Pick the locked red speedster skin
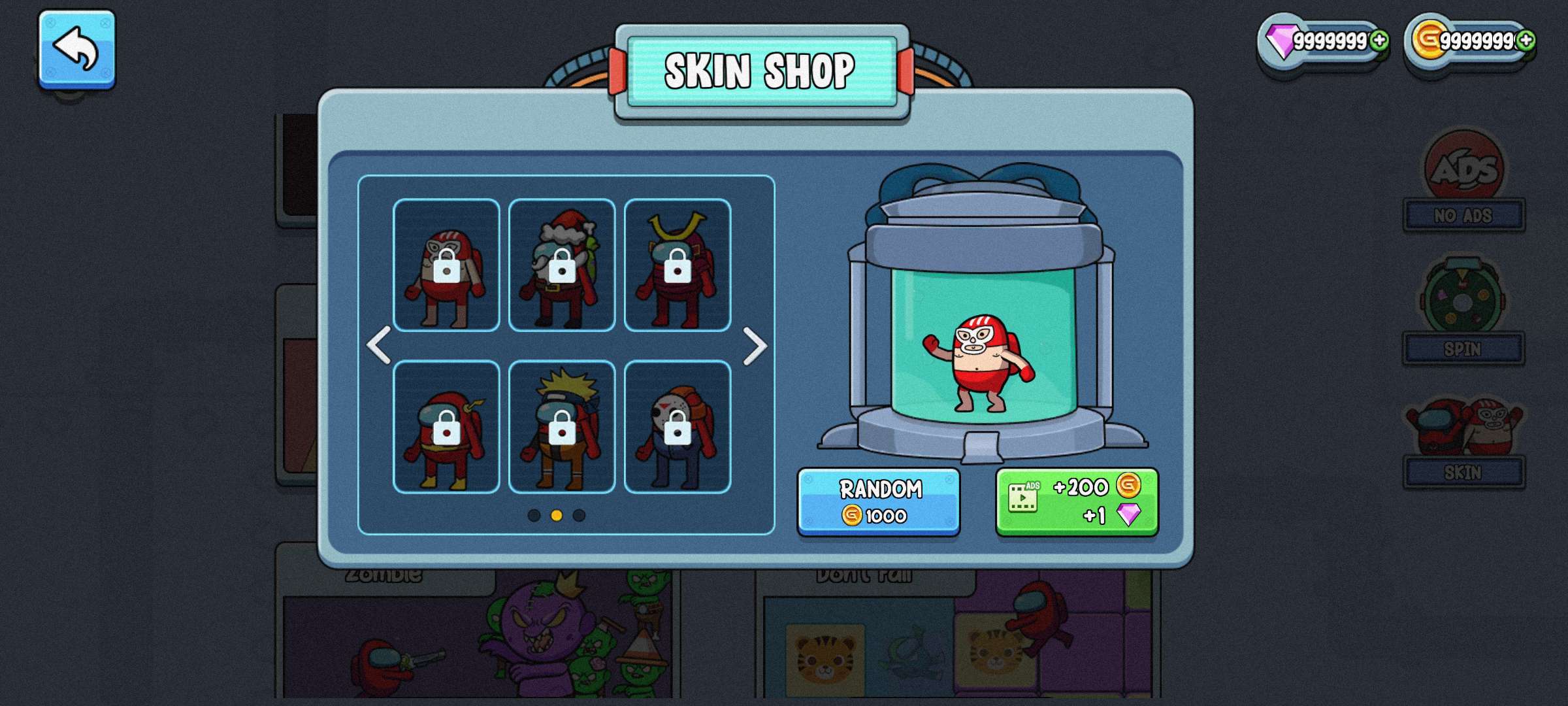Viewport: 1568px width, 706px height. (x=446, y=426)
